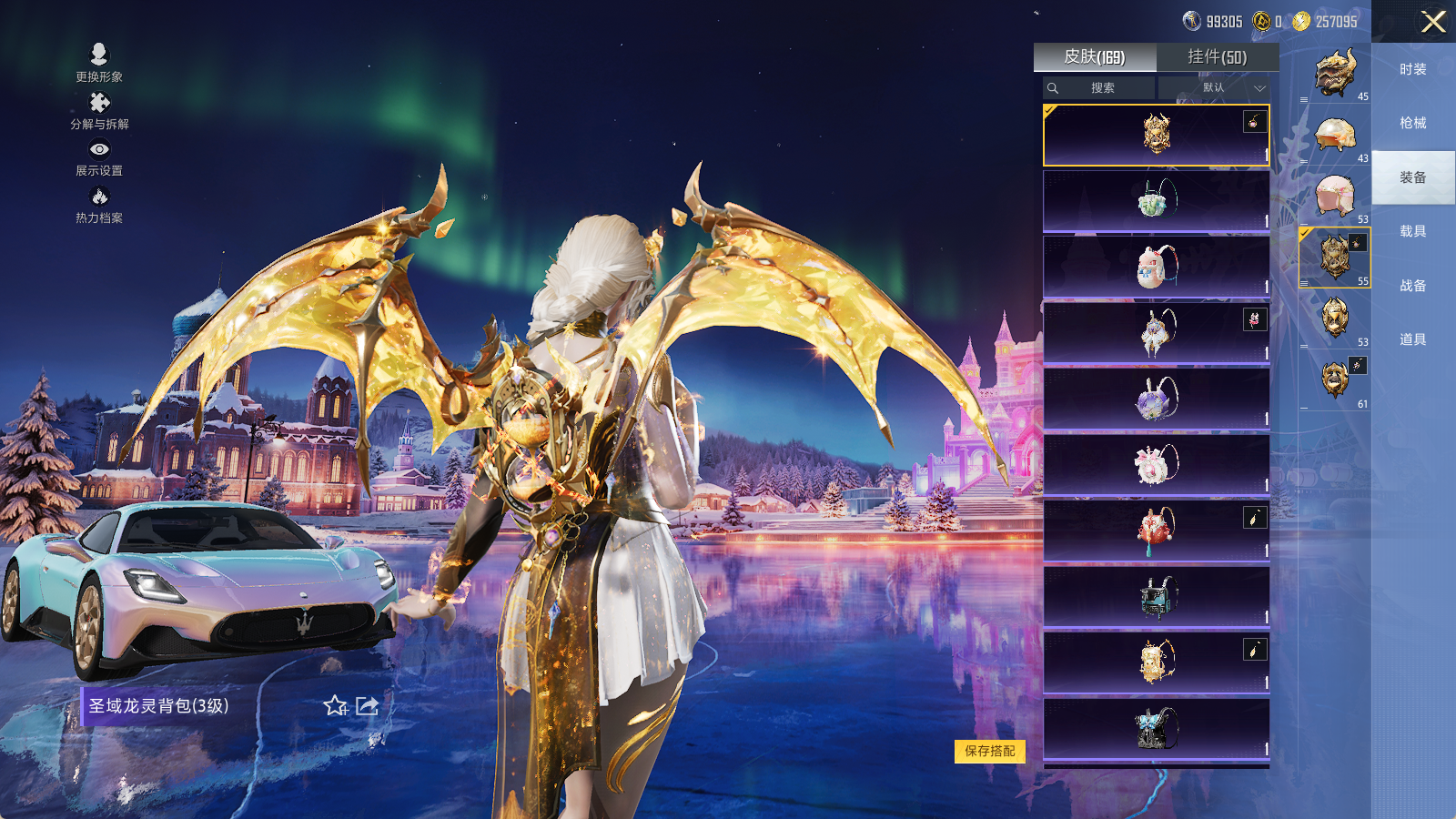
Task: Open 更换形象 change appearance
Action: point(99,63)
